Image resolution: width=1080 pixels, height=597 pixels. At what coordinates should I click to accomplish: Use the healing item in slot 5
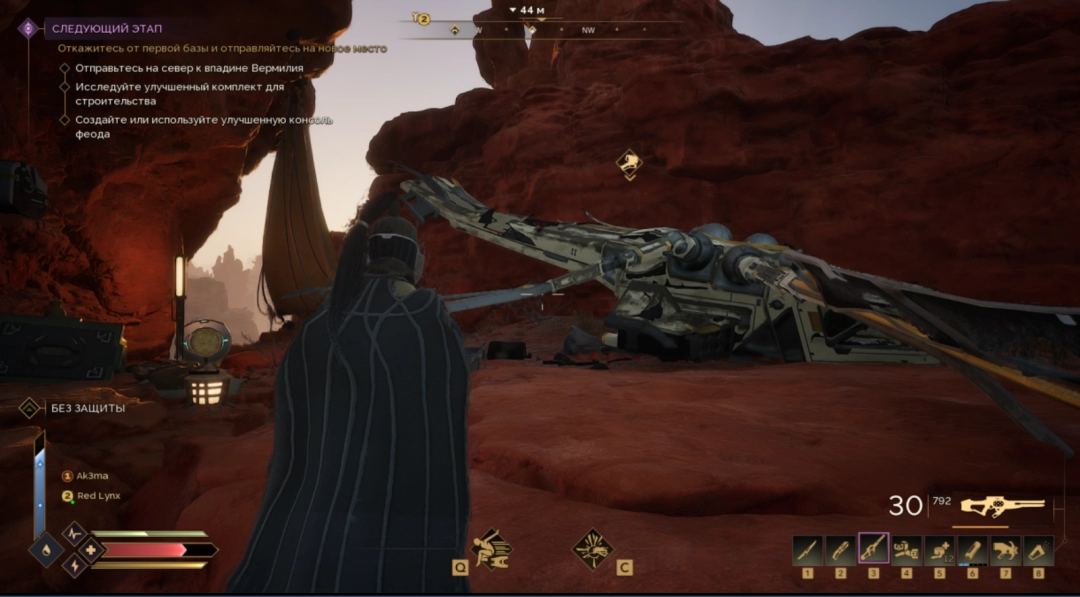[940, 550]
